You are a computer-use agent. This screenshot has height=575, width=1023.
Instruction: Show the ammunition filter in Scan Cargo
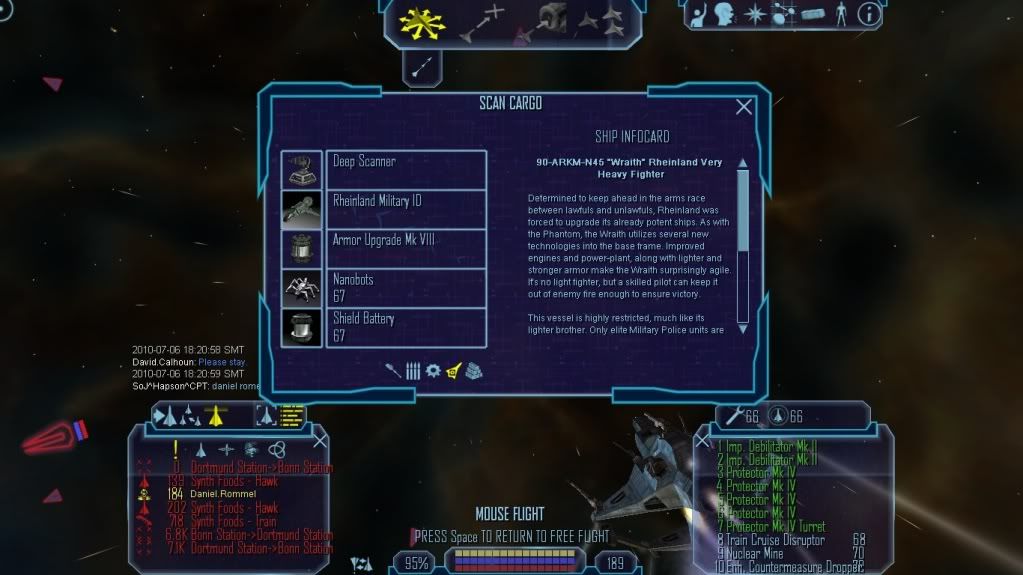(x=413, y=370)
